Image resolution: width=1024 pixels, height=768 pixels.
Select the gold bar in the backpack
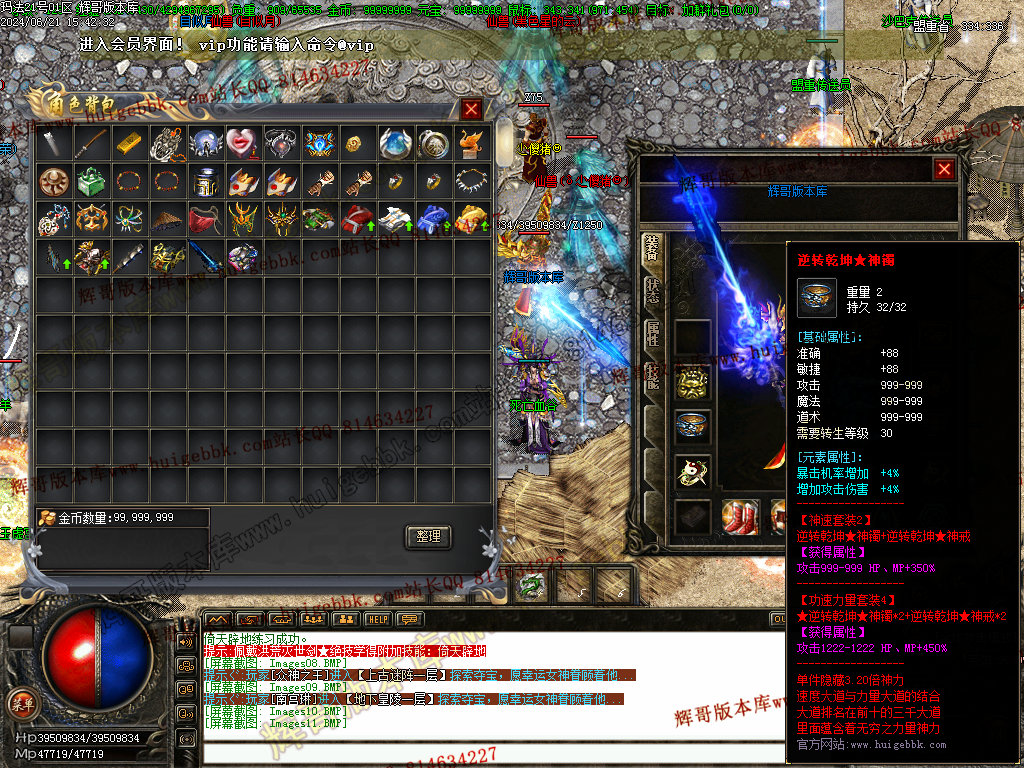[129, 144]
